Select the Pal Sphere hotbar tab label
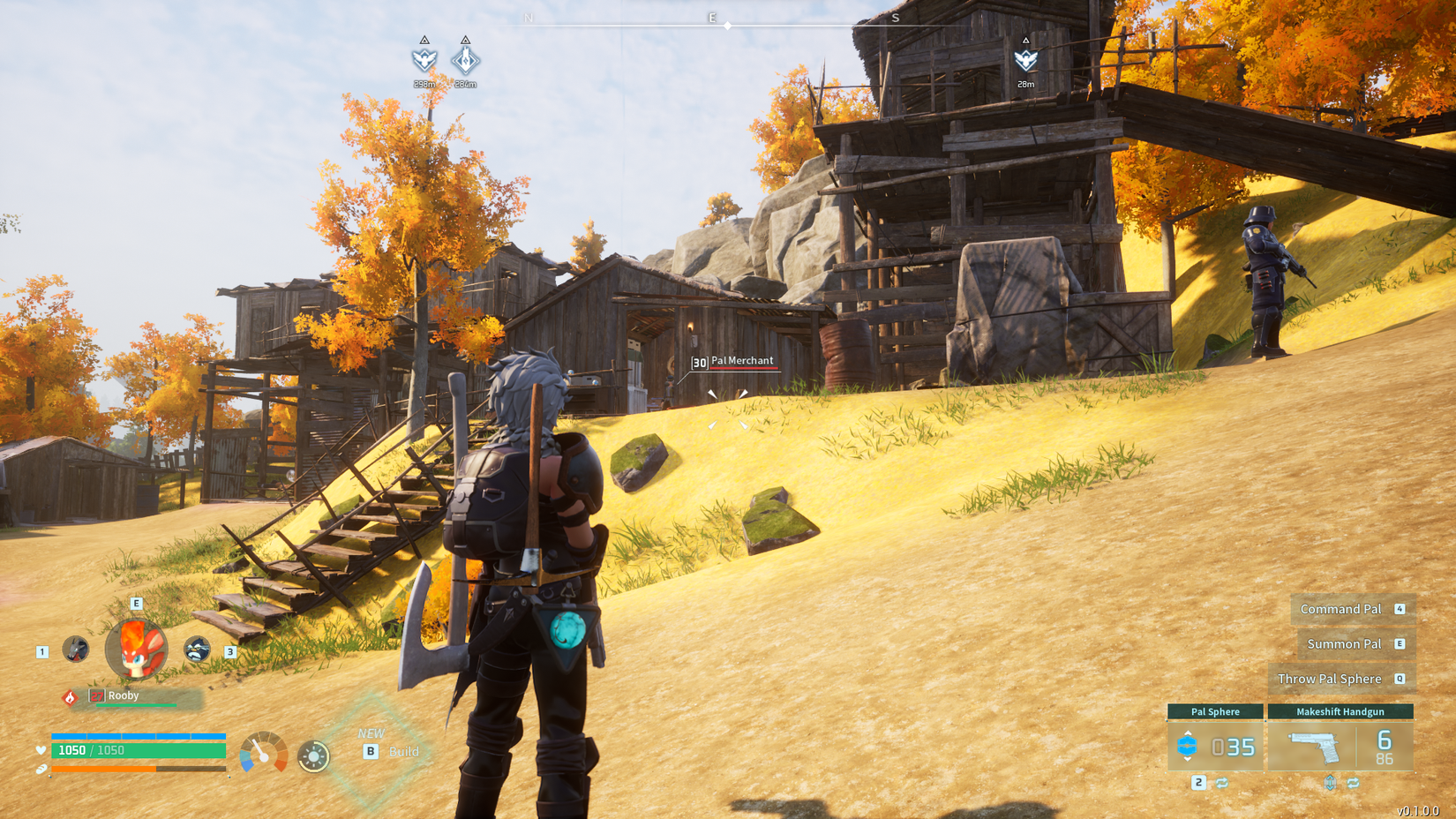The image size is (1456, 819). [1216, 712]
